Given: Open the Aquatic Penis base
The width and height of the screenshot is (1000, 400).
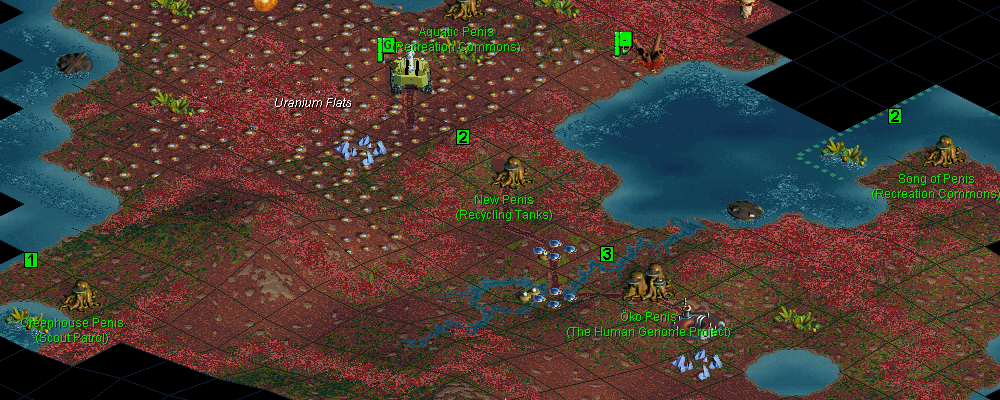Looking at the screenshot, I should click(461, 10).
